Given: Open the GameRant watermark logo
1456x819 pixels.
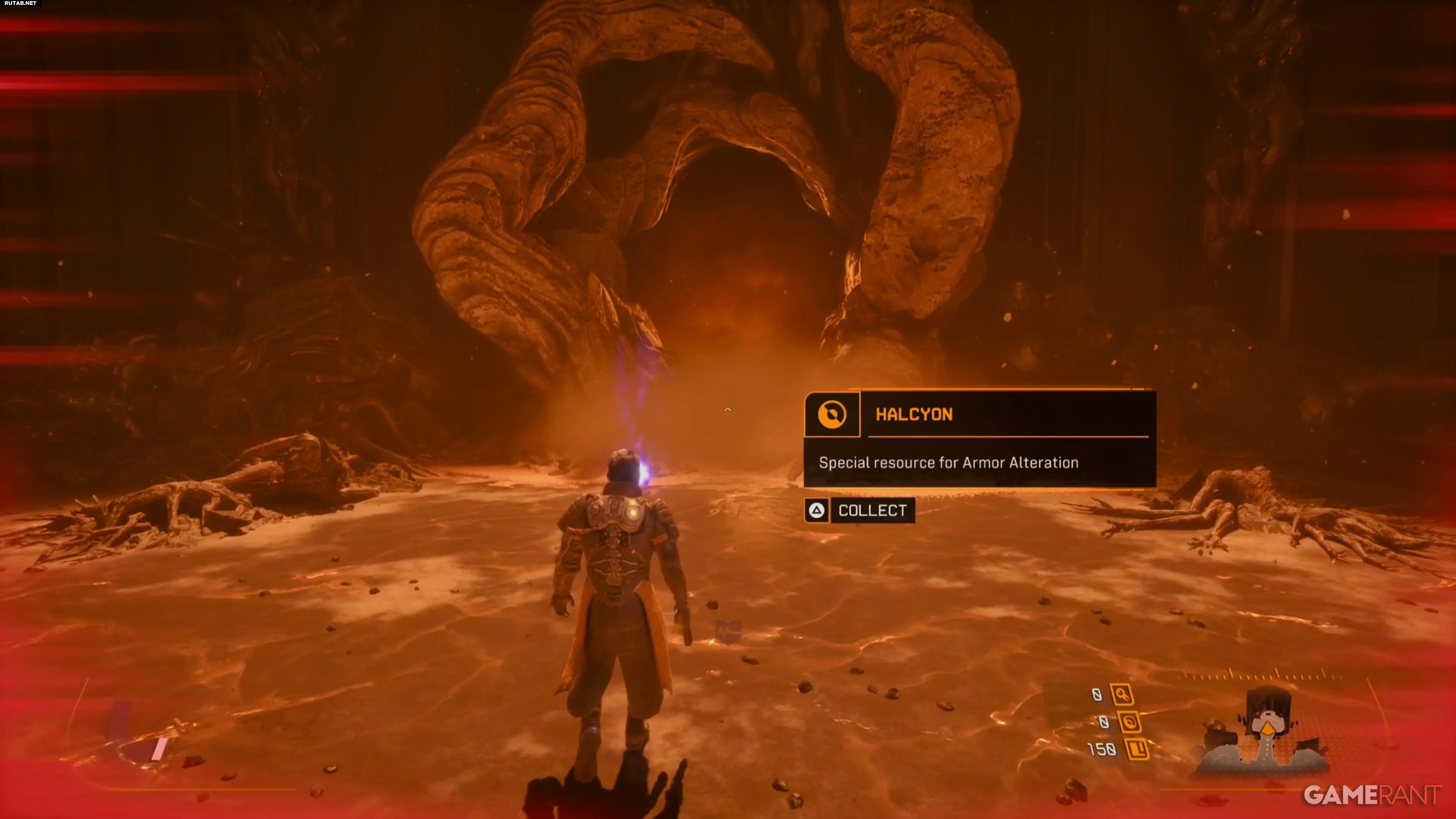Looking at the screenshot, I should click(1372, 795).
